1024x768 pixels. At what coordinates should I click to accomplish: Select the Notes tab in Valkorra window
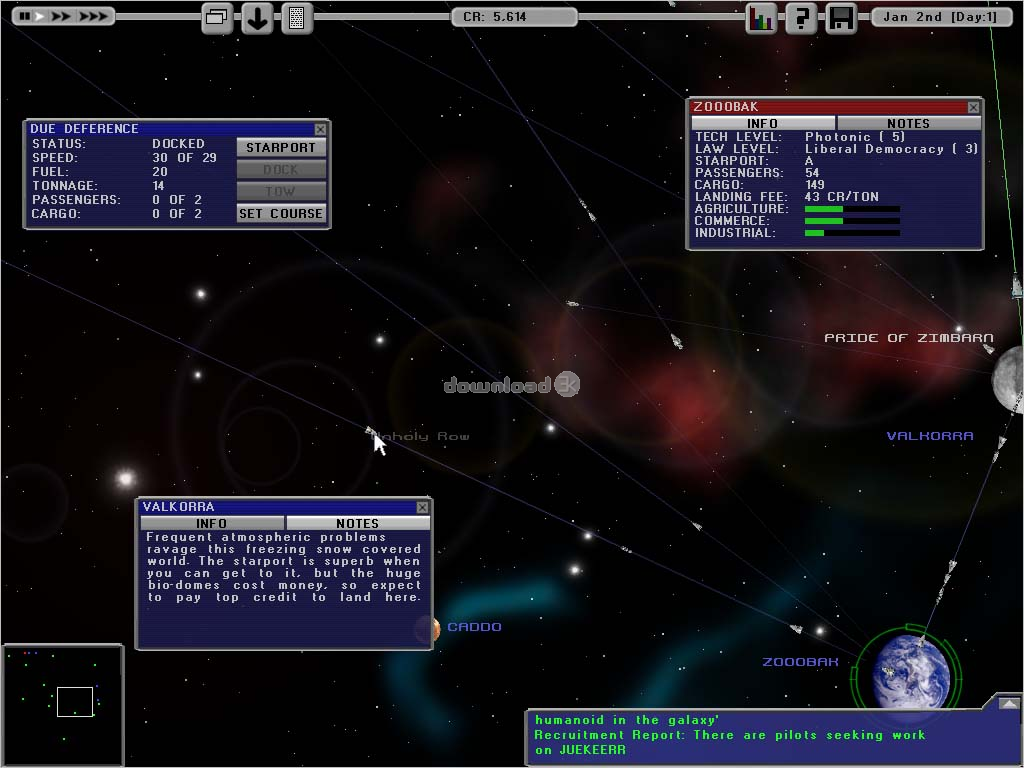(357, 523)
